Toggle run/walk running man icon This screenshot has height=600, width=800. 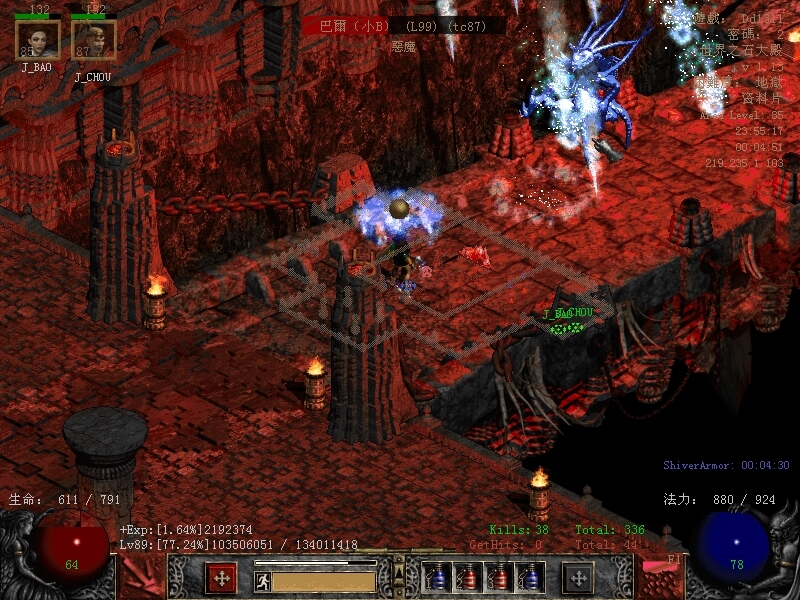click(x=262, y=580)
